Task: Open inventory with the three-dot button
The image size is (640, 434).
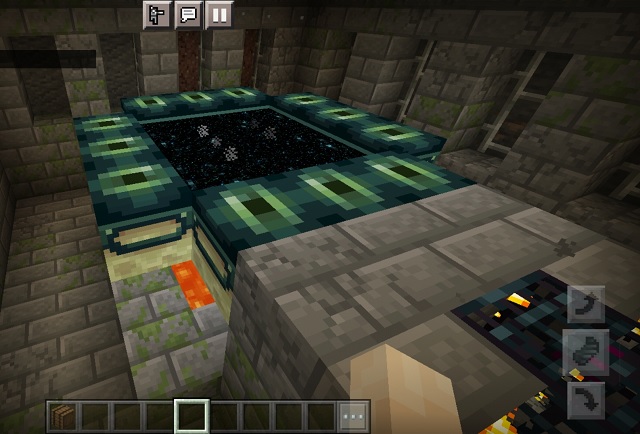Action: pos(353,416)
